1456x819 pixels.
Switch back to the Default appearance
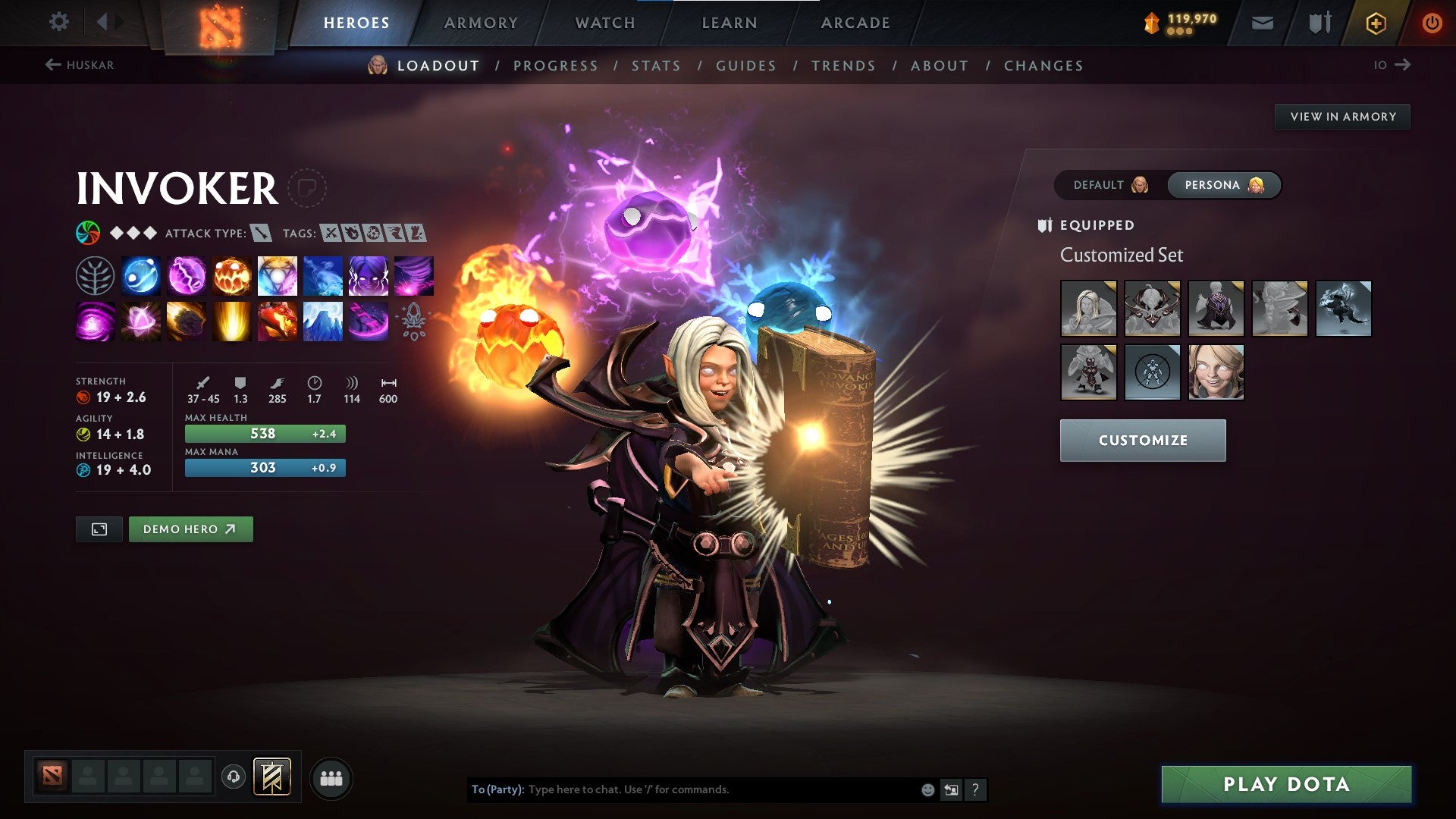click(1107, 184)
